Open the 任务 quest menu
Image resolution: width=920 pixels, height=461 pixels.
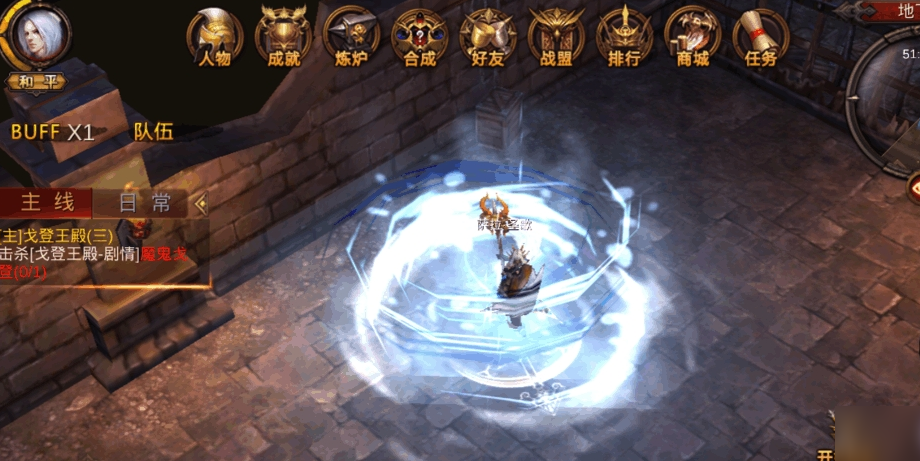coord(760,37)
